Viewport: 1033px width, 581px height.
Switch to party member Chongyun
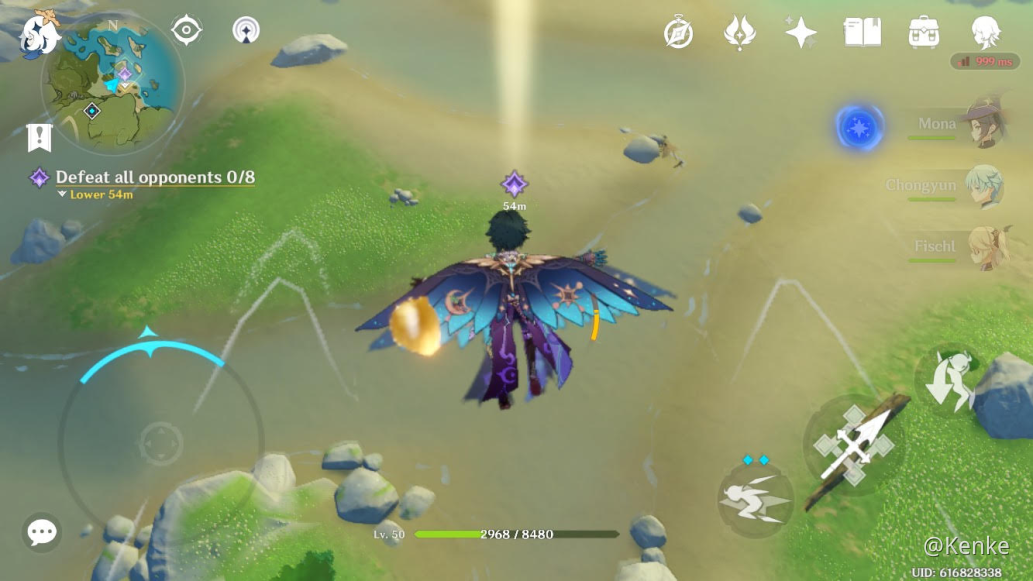[983, 186]
